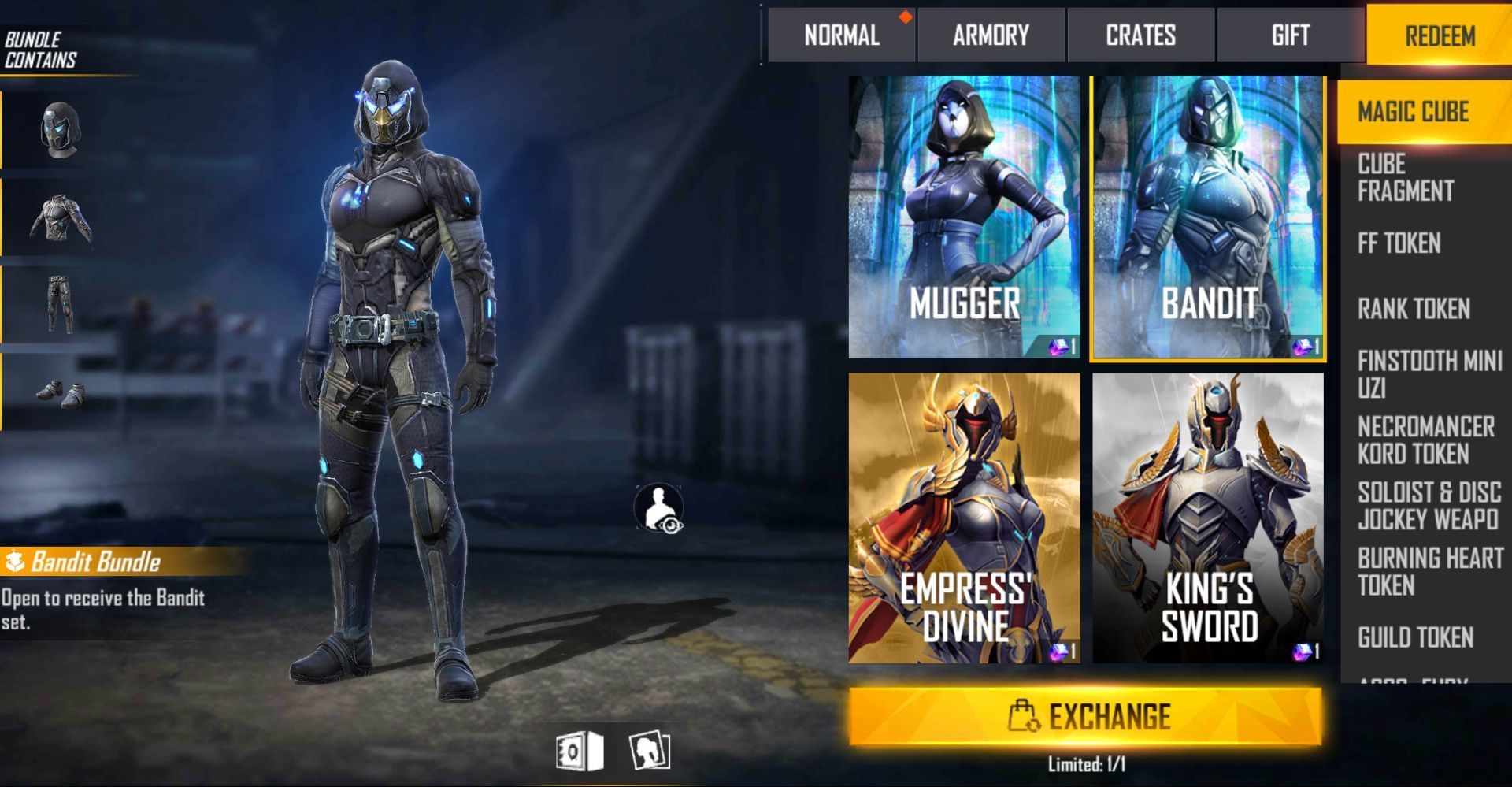Select the NORMAL tab with the red dot
The image size is (1512, 787).
click(839, 35)
